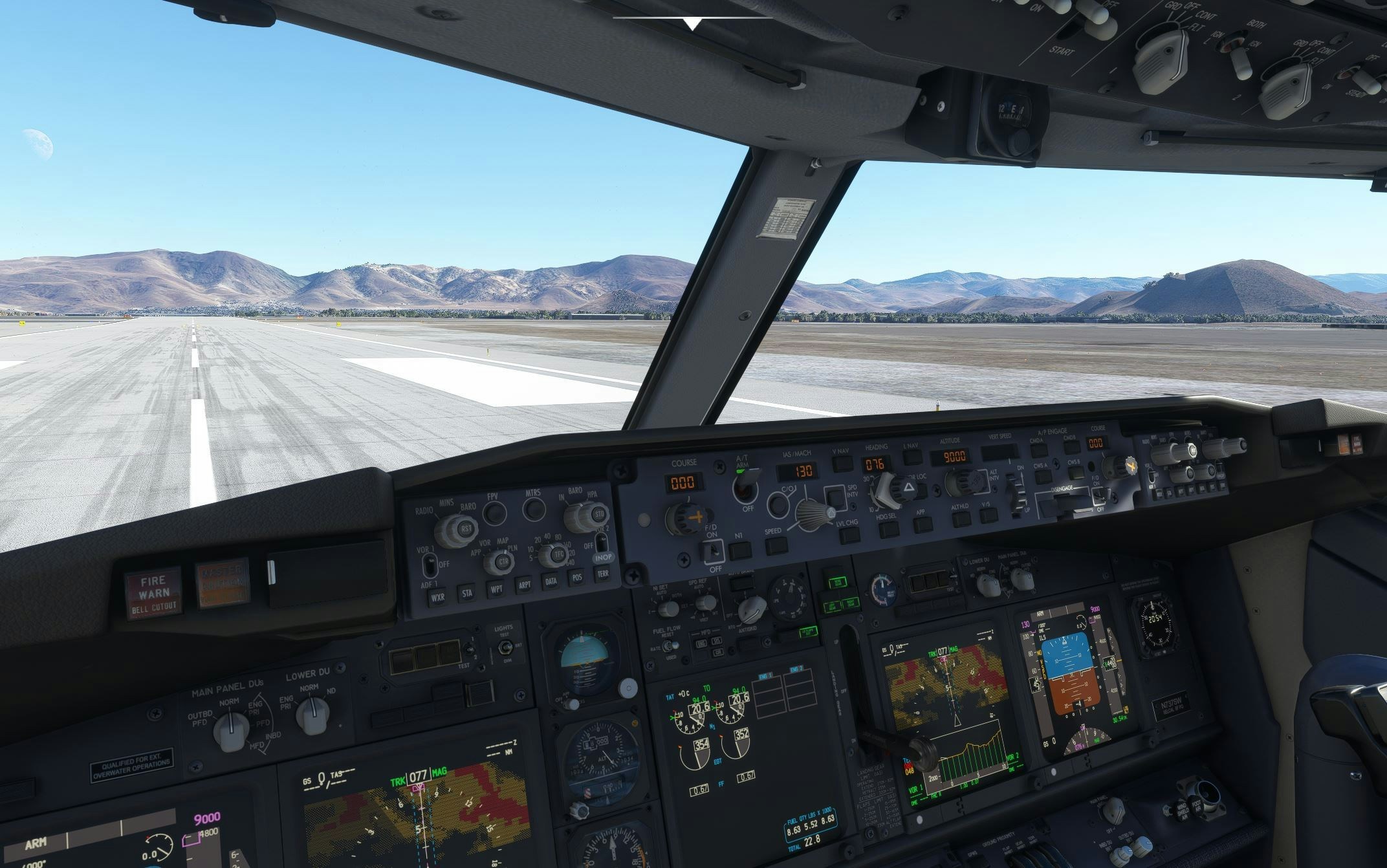Engage the N1 autothrottle mode button

click(x=740, y=550)
